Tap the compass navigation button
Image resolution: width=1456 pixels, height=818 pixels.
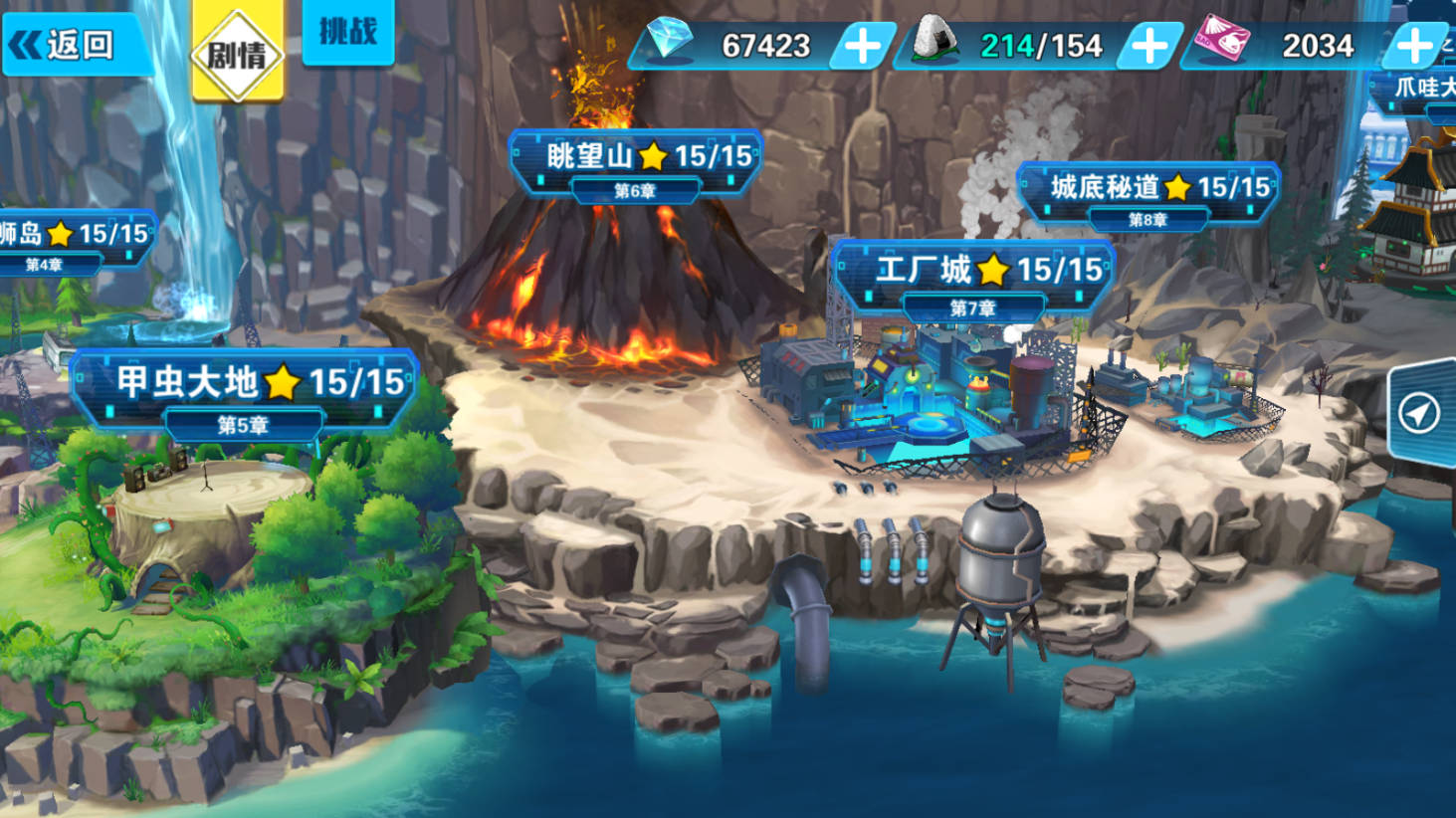pos(1419,412)
